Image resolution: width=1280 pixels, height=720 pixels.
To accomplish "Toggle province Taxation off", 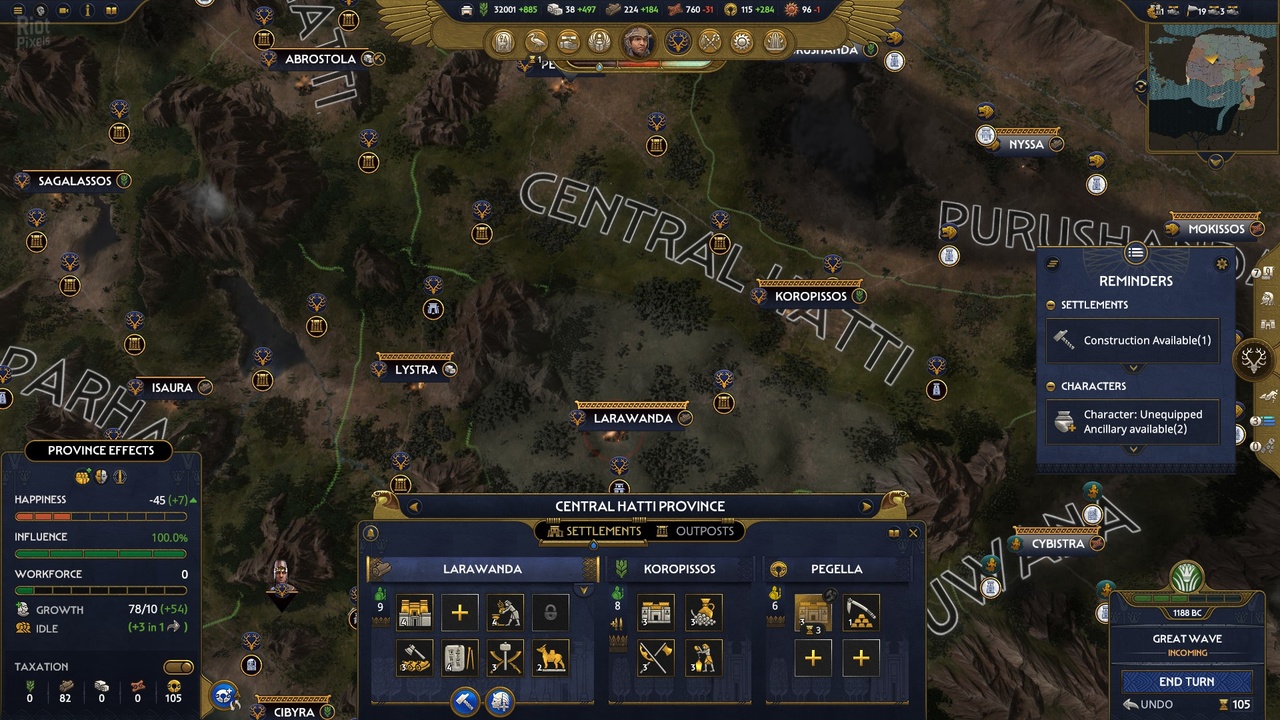I will point(178,667).
